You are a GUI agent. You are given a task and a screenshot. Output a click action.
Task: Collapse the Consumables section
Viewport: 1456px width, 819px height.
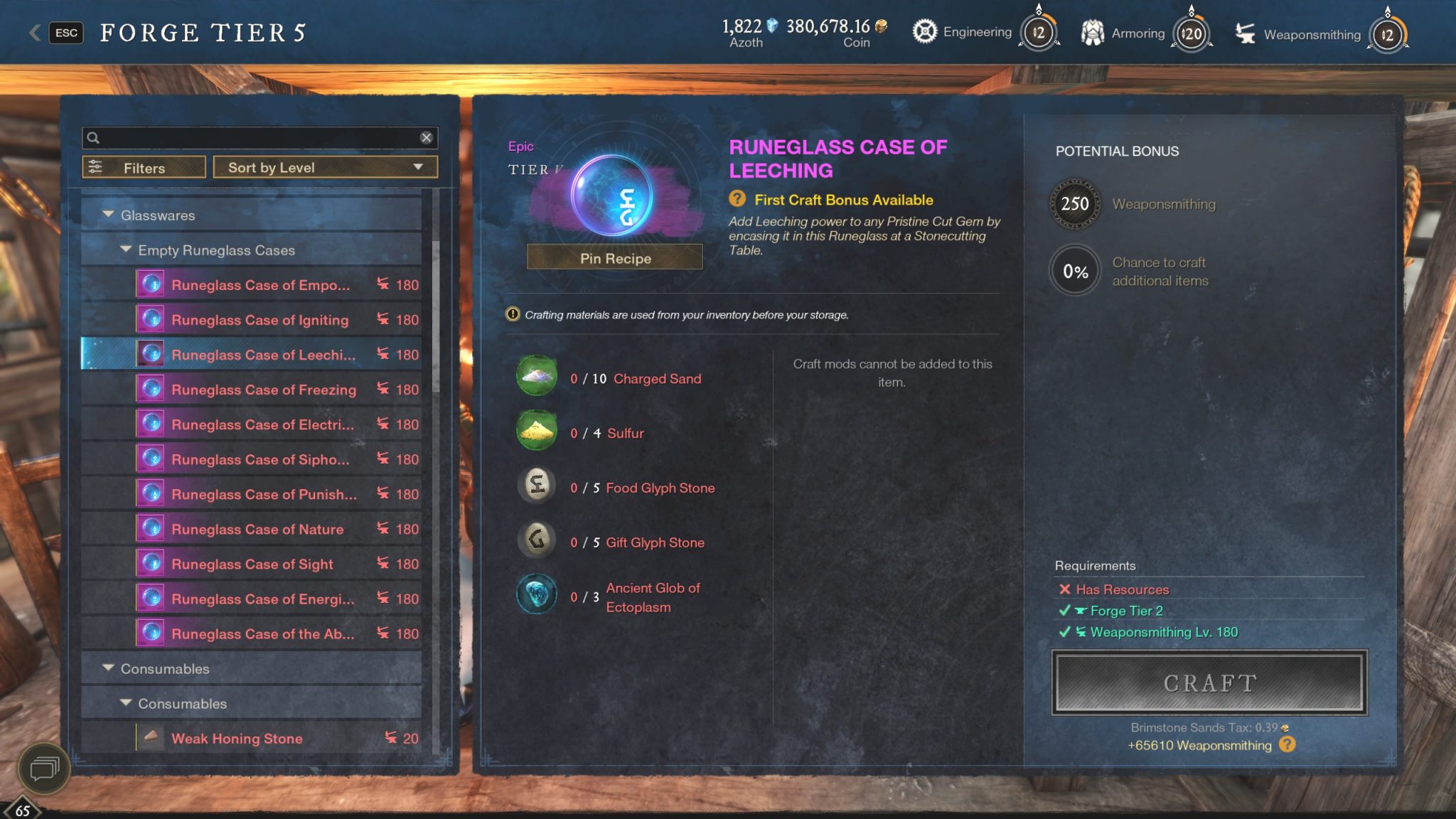108,668
